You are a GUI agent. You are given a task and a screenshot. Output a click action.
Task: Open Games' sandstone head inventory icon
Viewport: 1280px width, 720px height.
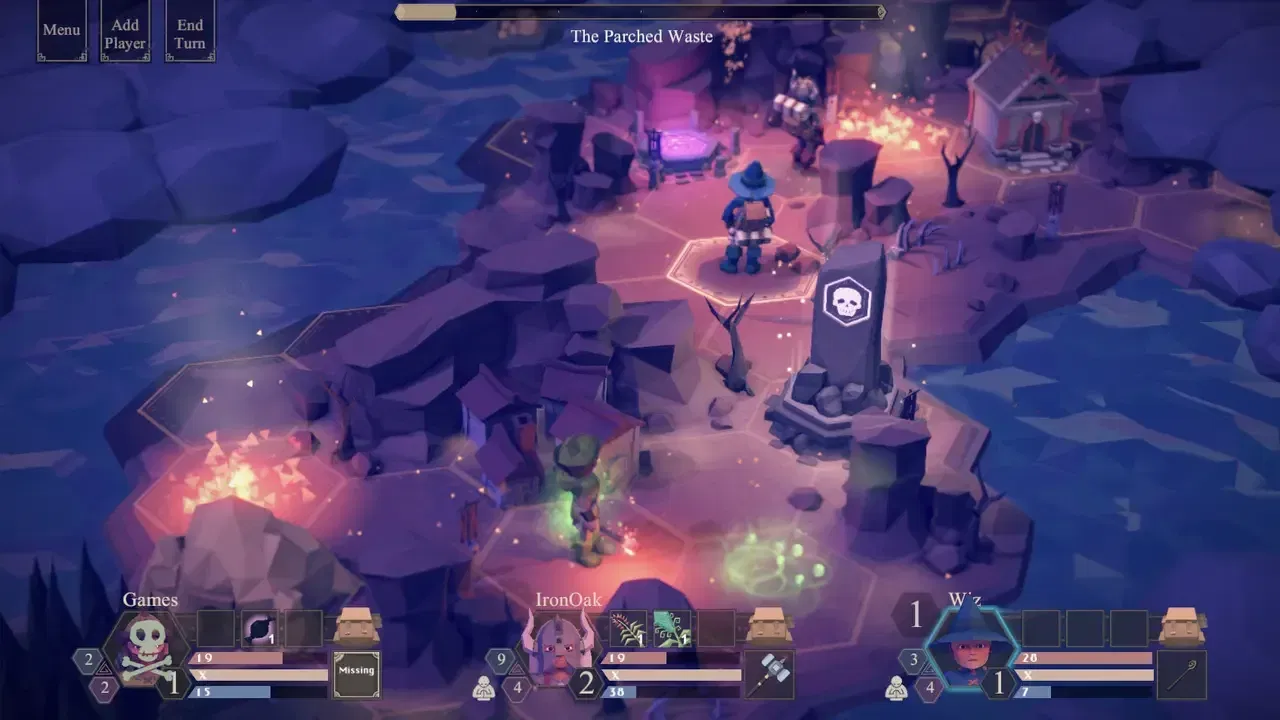(x=357, y=625)
